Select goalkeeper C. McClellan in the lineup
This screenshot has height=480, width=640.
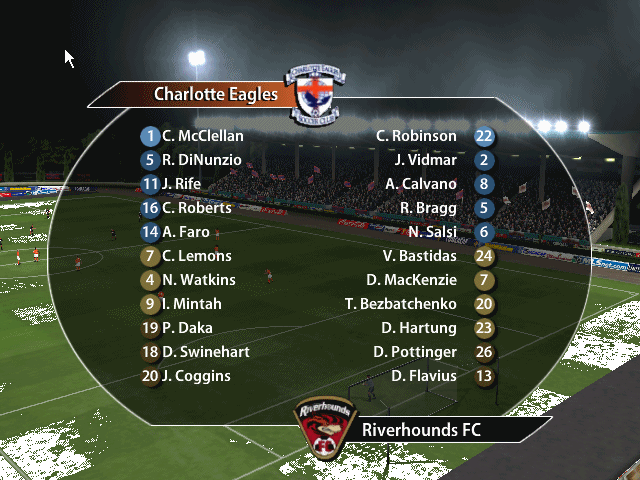point(202,136)
